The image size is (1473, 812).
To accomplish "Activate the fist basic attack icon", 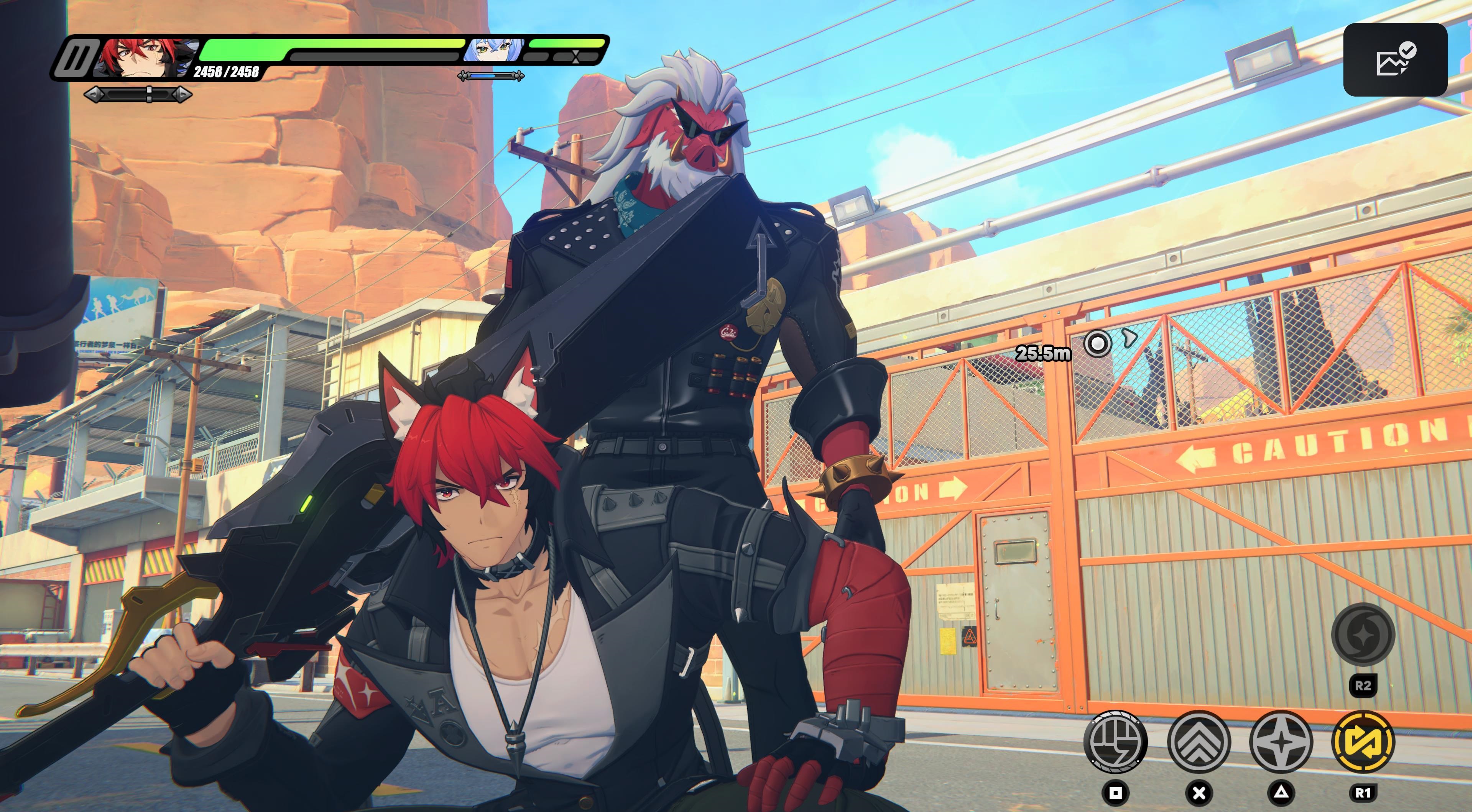I will tap(1115, 741).
